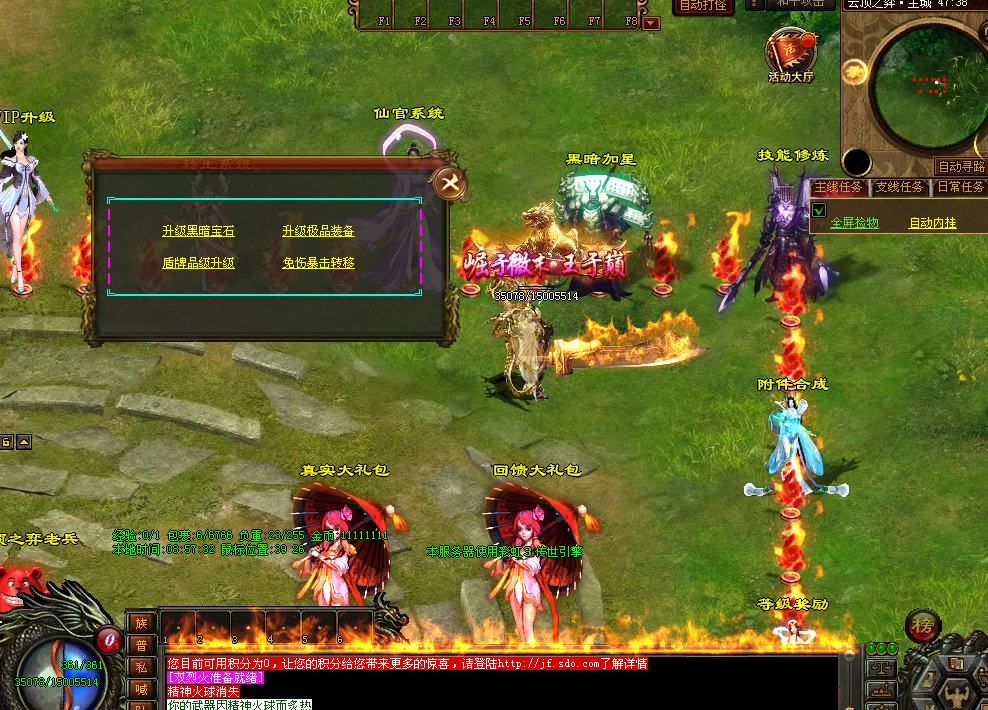This screenshot has width=988, height=710.
Task: Click the 自动寻路 auto-pathfinding button
Action: [x=960, y=167]
